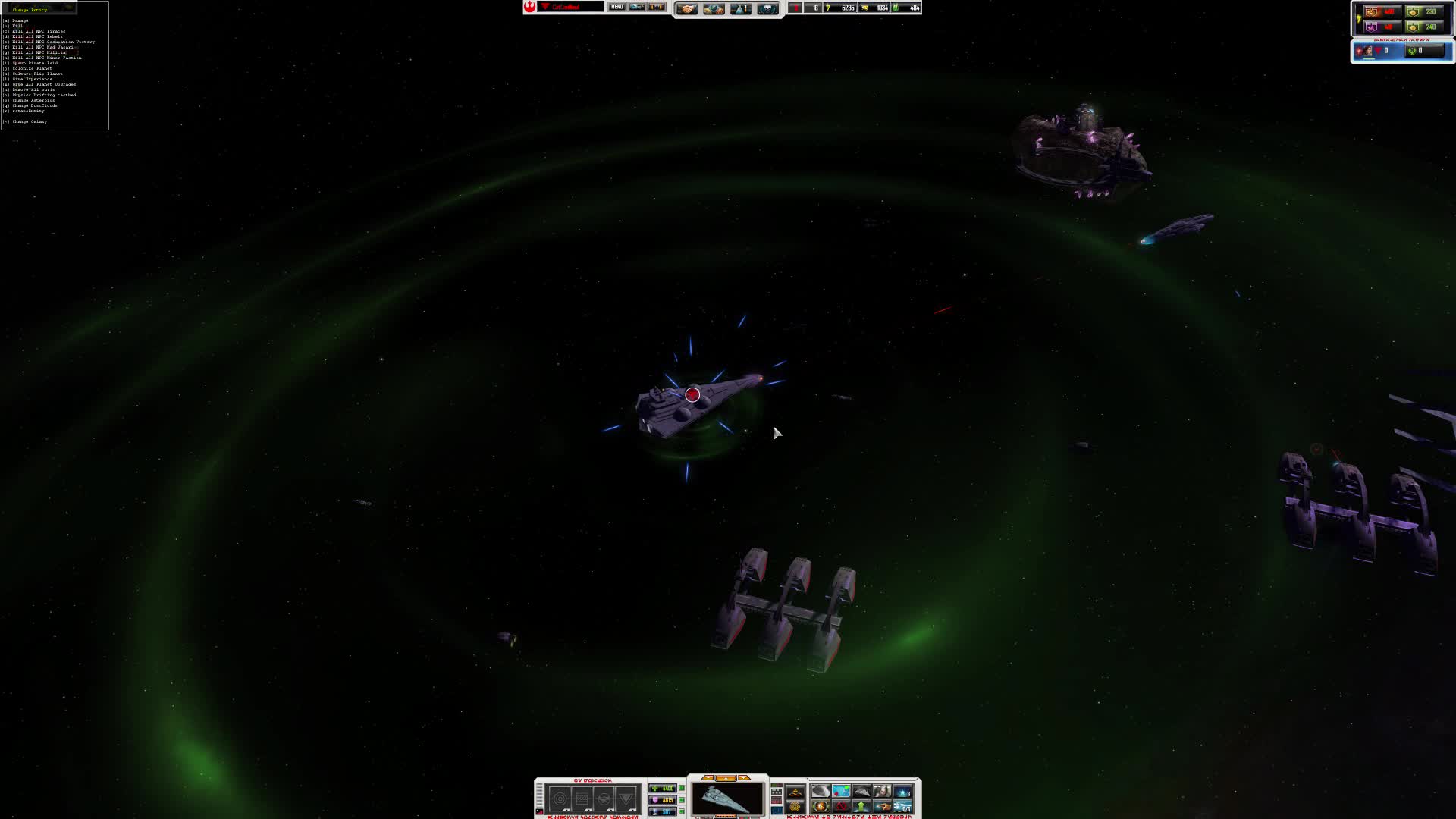Screen dimensions: 1456x819
Task: Open the Research flask icon
Action: click(x=739, y=8)
